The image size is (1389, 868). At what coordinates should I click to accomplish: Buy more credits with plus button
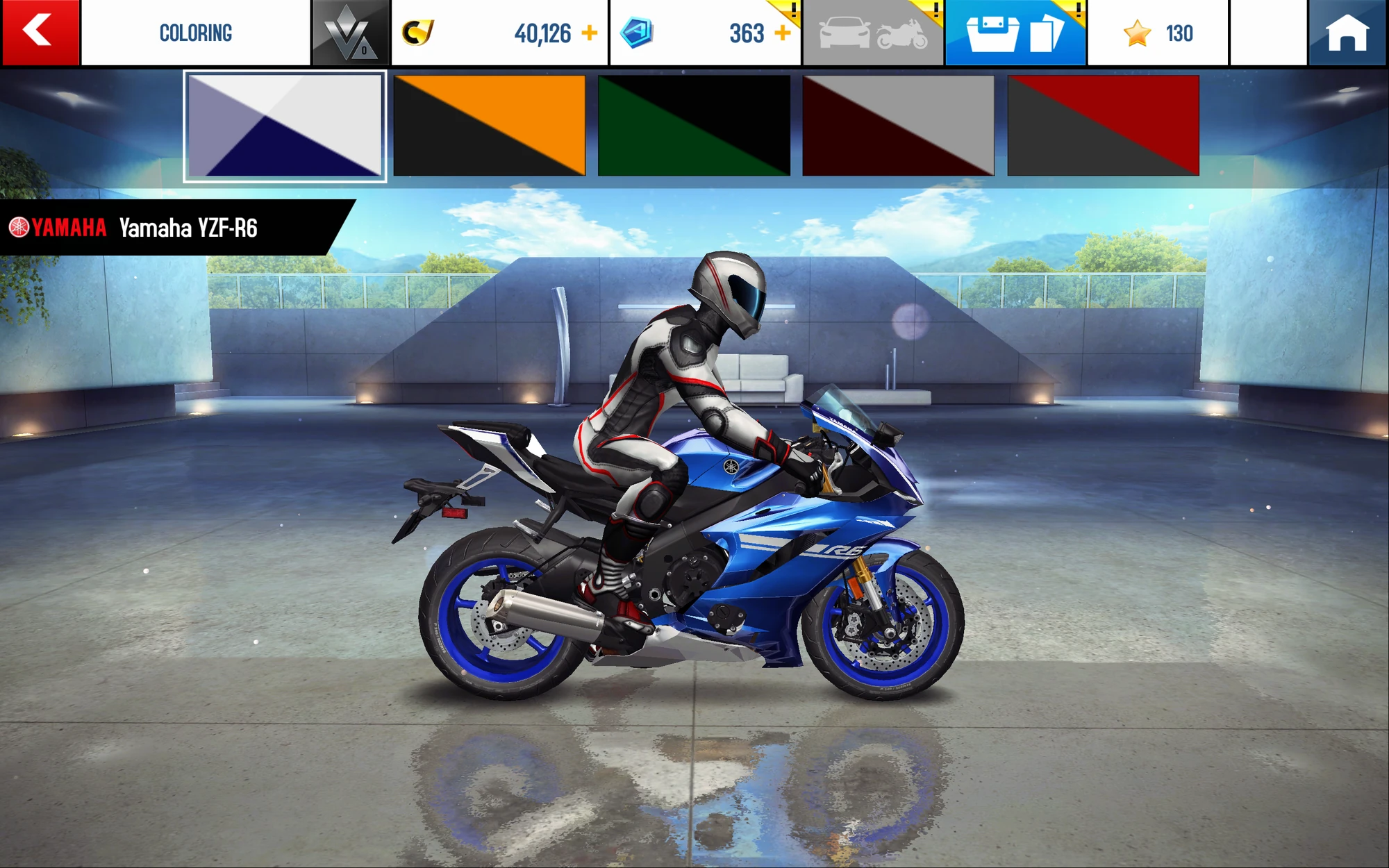[592, 31]
